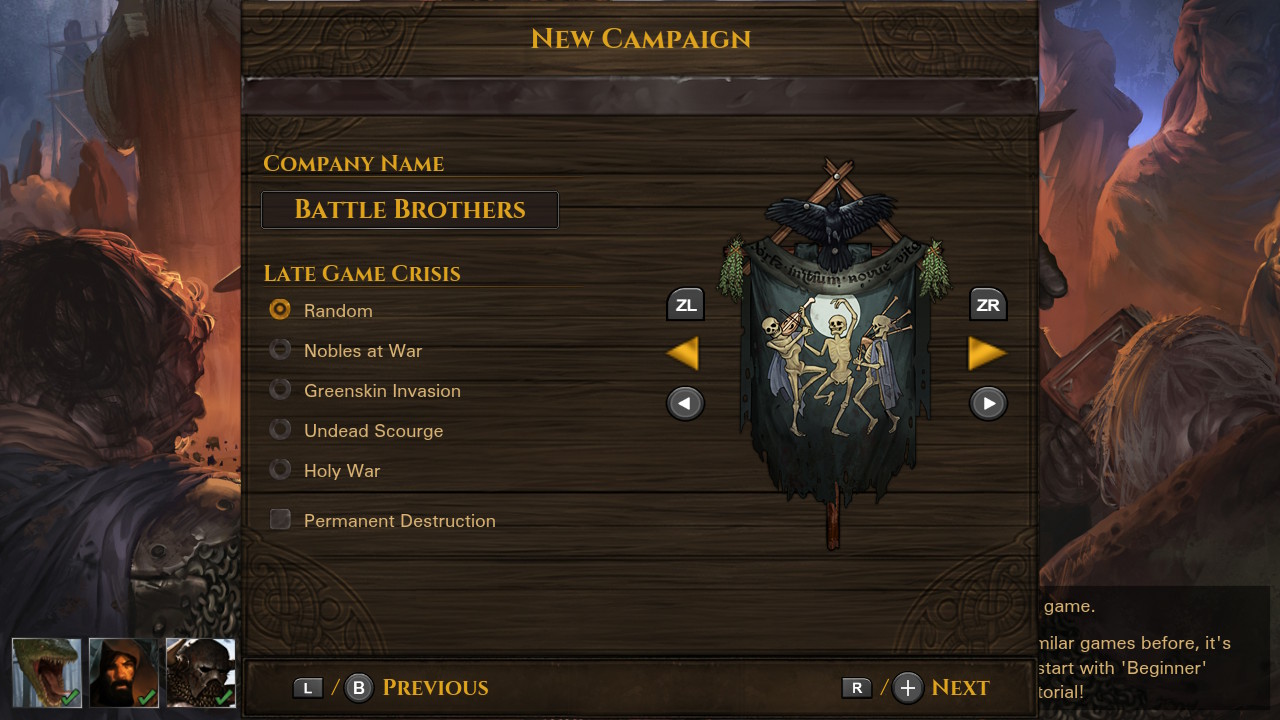Click the small round right arrow below the banner
This screenshot has width=1280, height=720.
click(988, 403)
